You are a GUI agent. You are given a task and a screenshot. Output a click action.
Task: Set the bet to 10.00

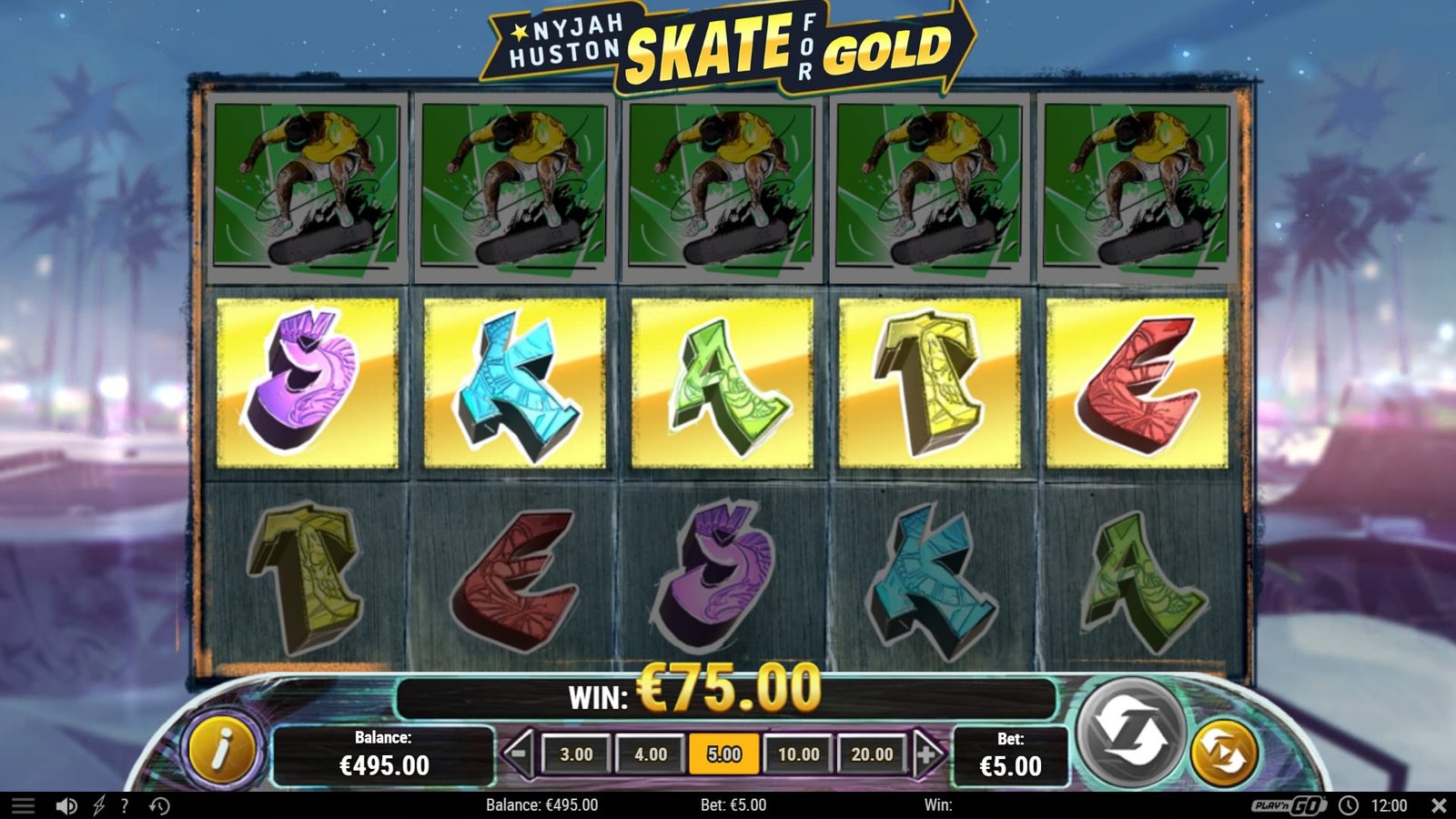pyautogui.click(x=798, y=754)
